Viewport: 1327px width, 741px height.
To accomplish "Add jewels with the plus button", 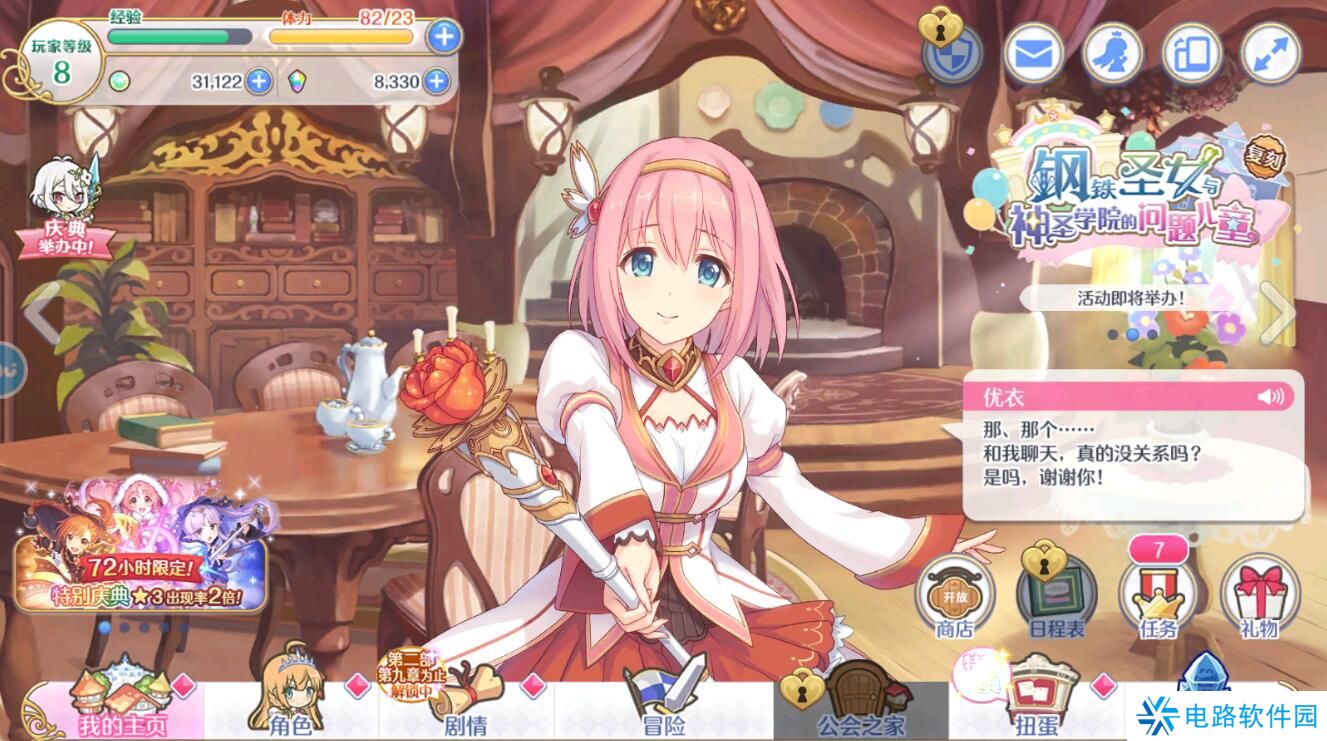I will pyautogui.click(x=436, y=81).
